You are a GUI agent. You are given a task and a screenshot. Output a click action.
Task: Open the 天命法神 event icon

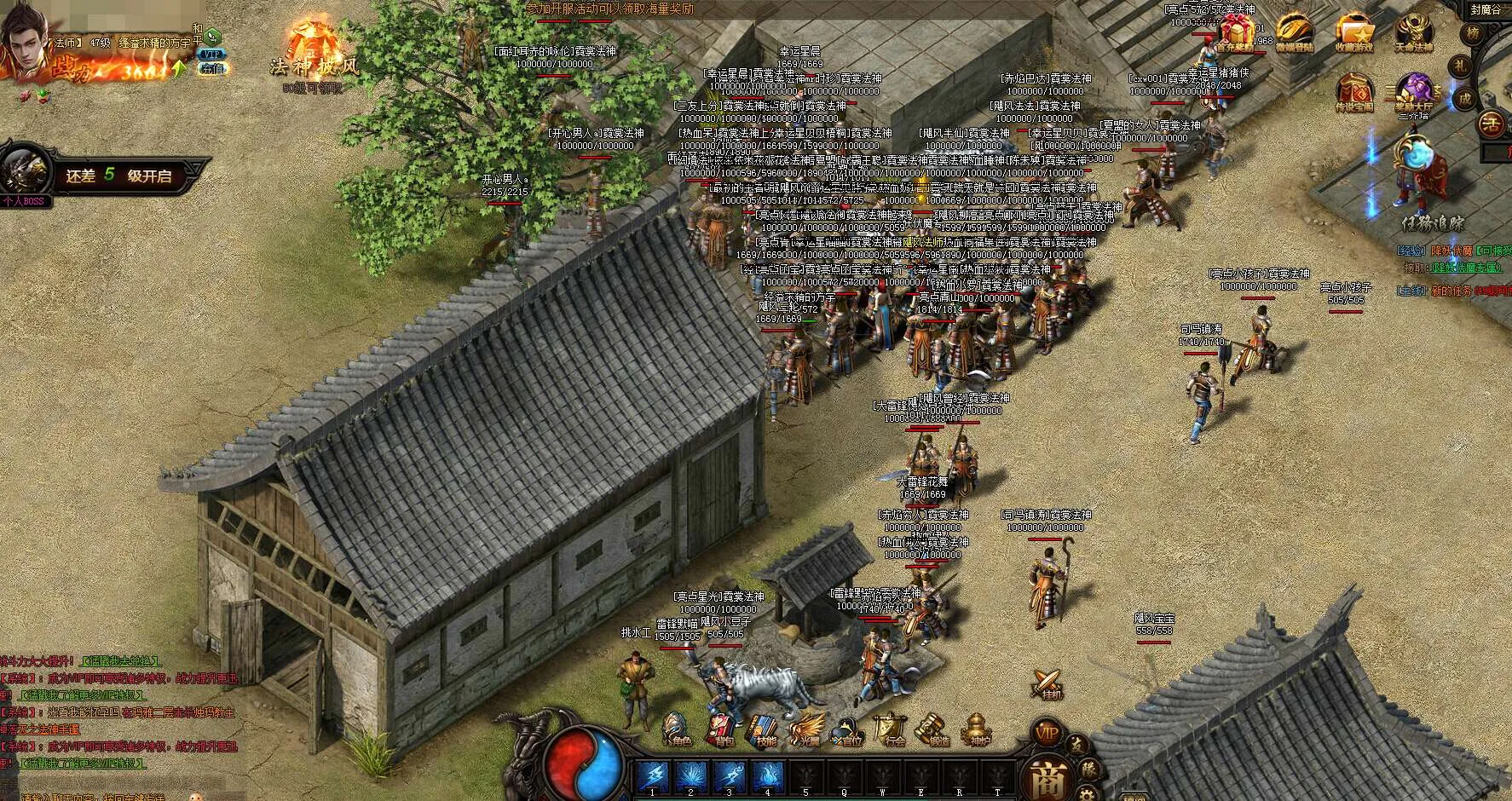click(1413, 34)
